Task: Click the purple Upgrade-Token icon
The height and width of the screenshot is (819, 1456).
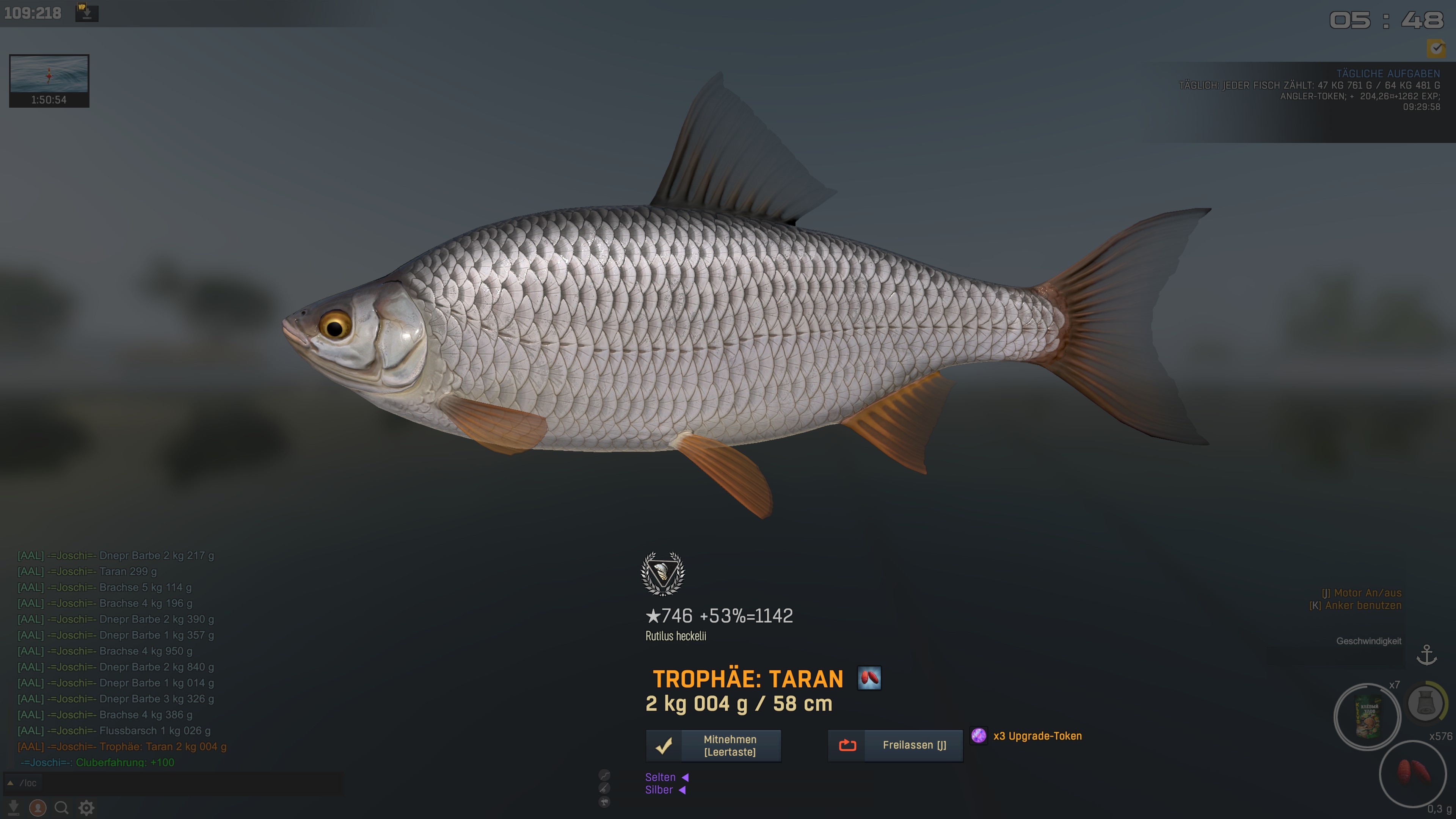Action: pos(978,735)
